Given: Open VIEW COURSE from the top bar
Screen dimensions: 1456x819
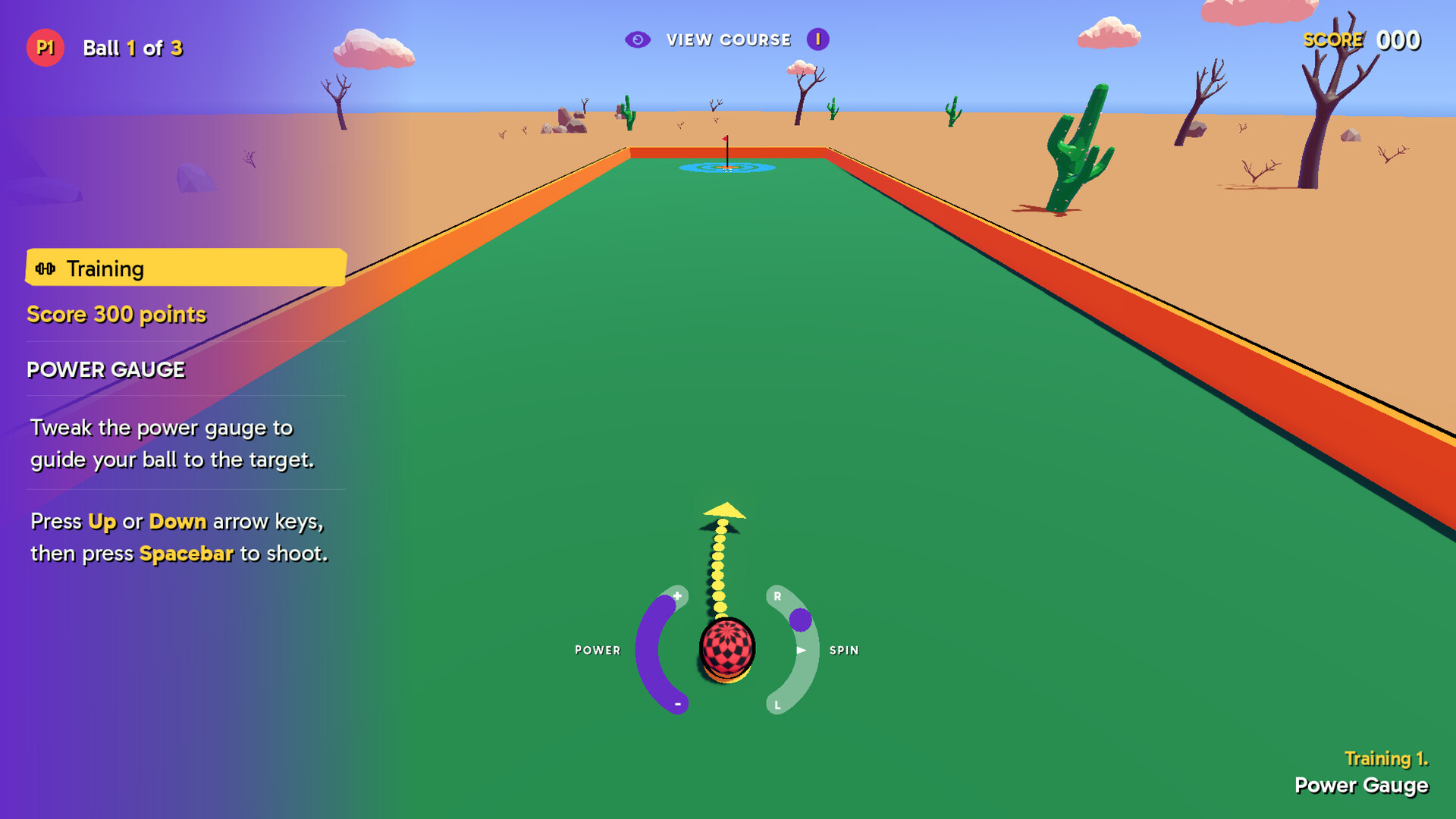Looking at the screenshot, I should coord(728,39).
